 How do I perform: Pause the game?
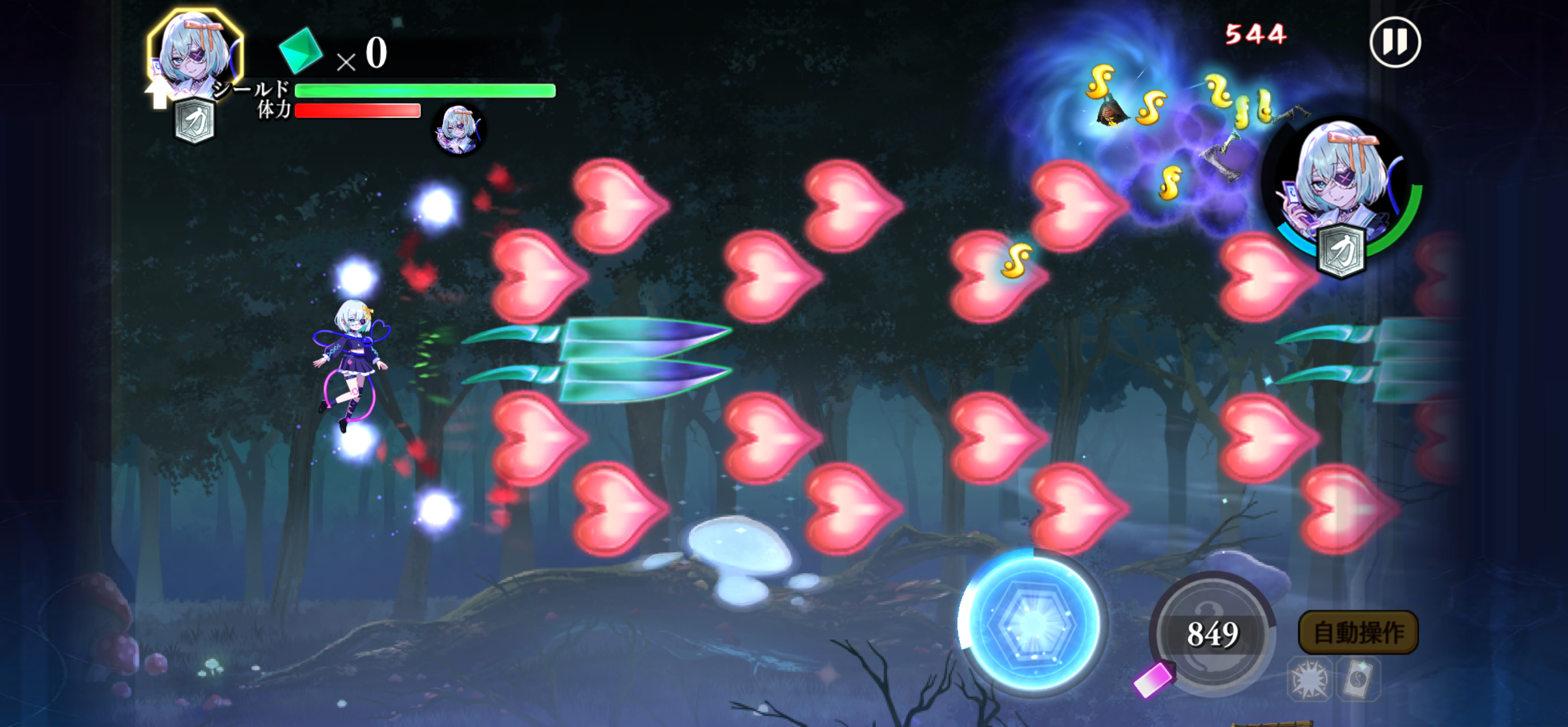pyautogui.click(x=1395, y=42)
